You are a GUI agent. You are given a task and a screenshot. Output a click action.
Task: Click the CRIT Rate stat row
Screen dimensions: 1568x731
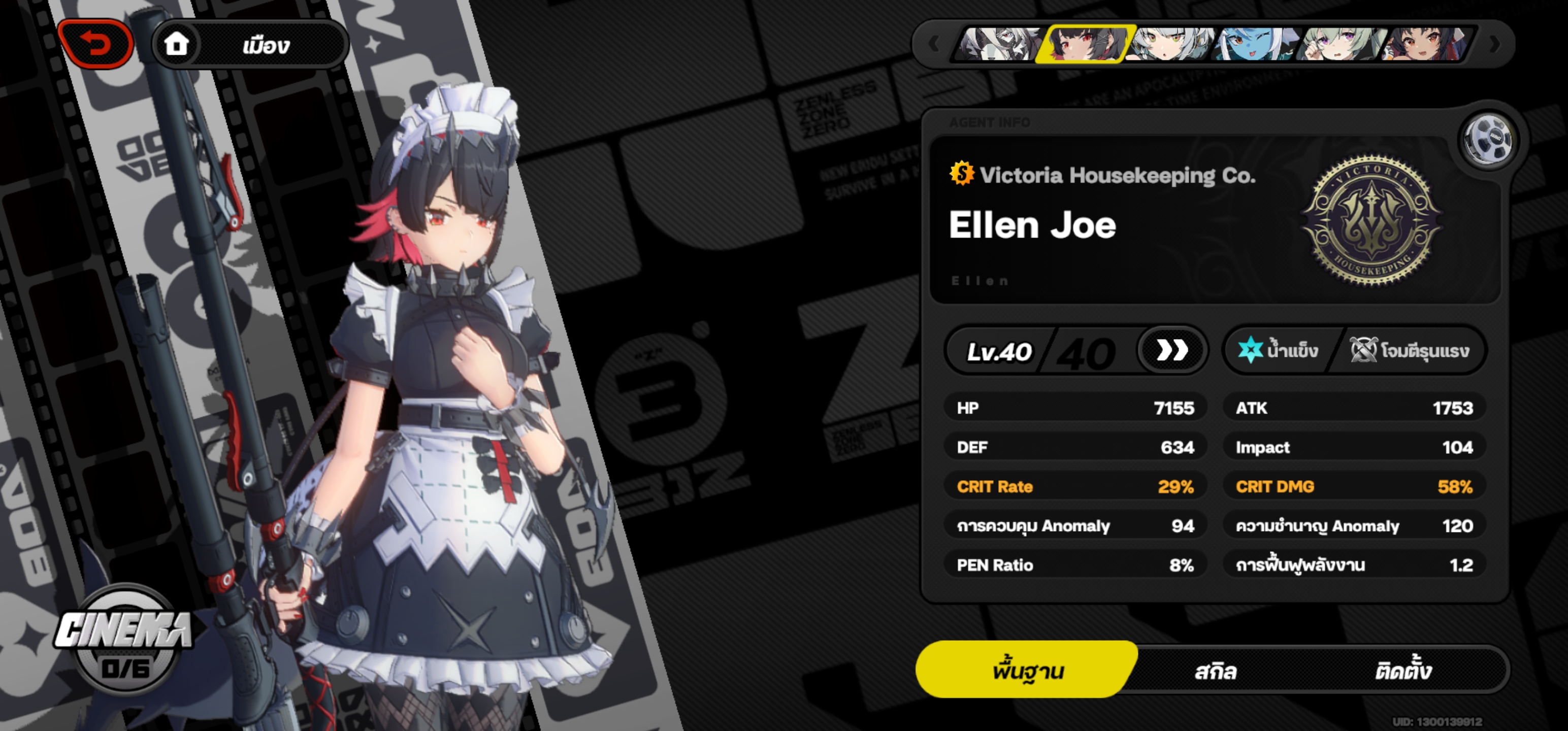1074,486
